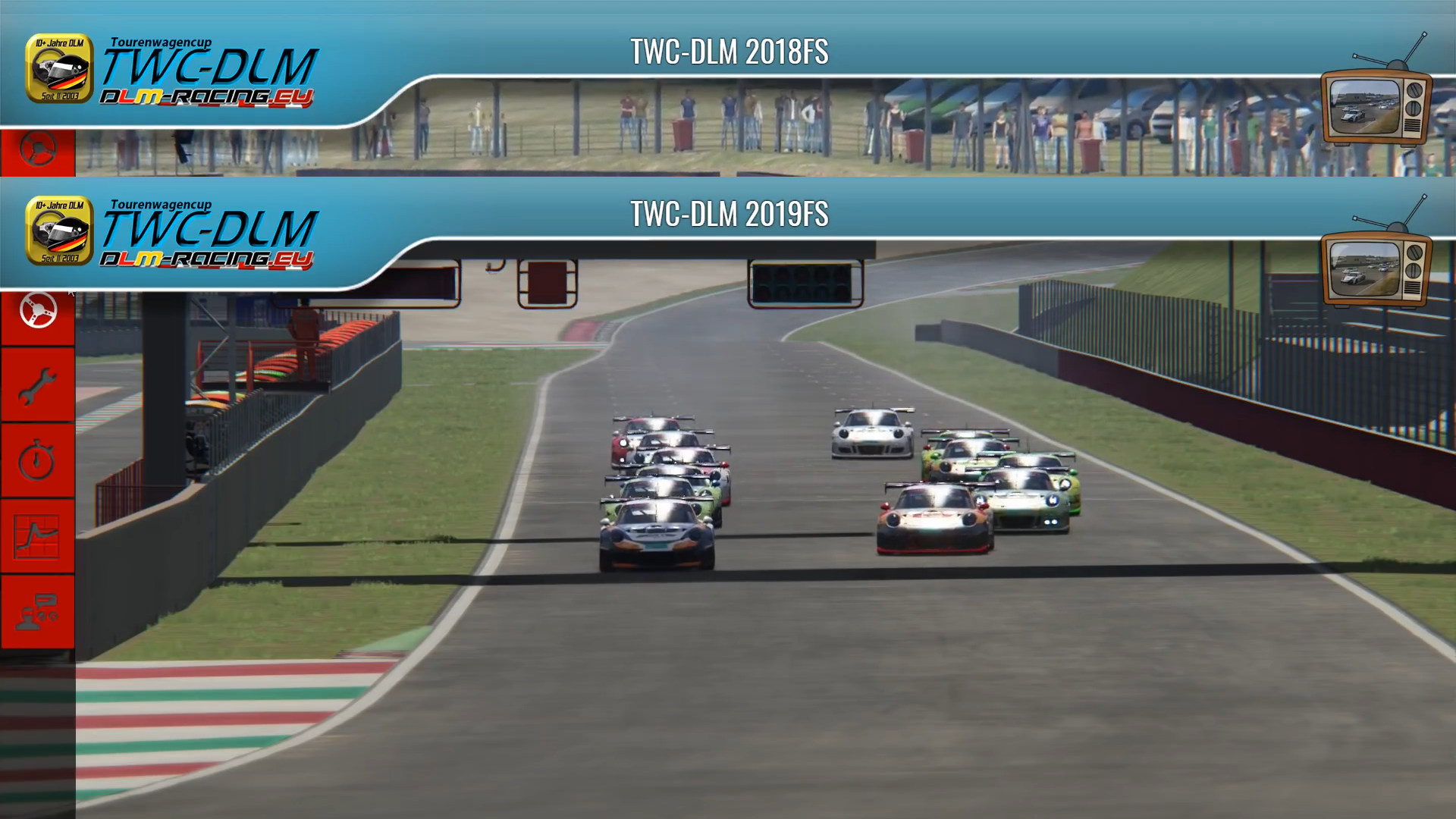Open the driver chat icon
The image size is (1456, 819).
37,612
